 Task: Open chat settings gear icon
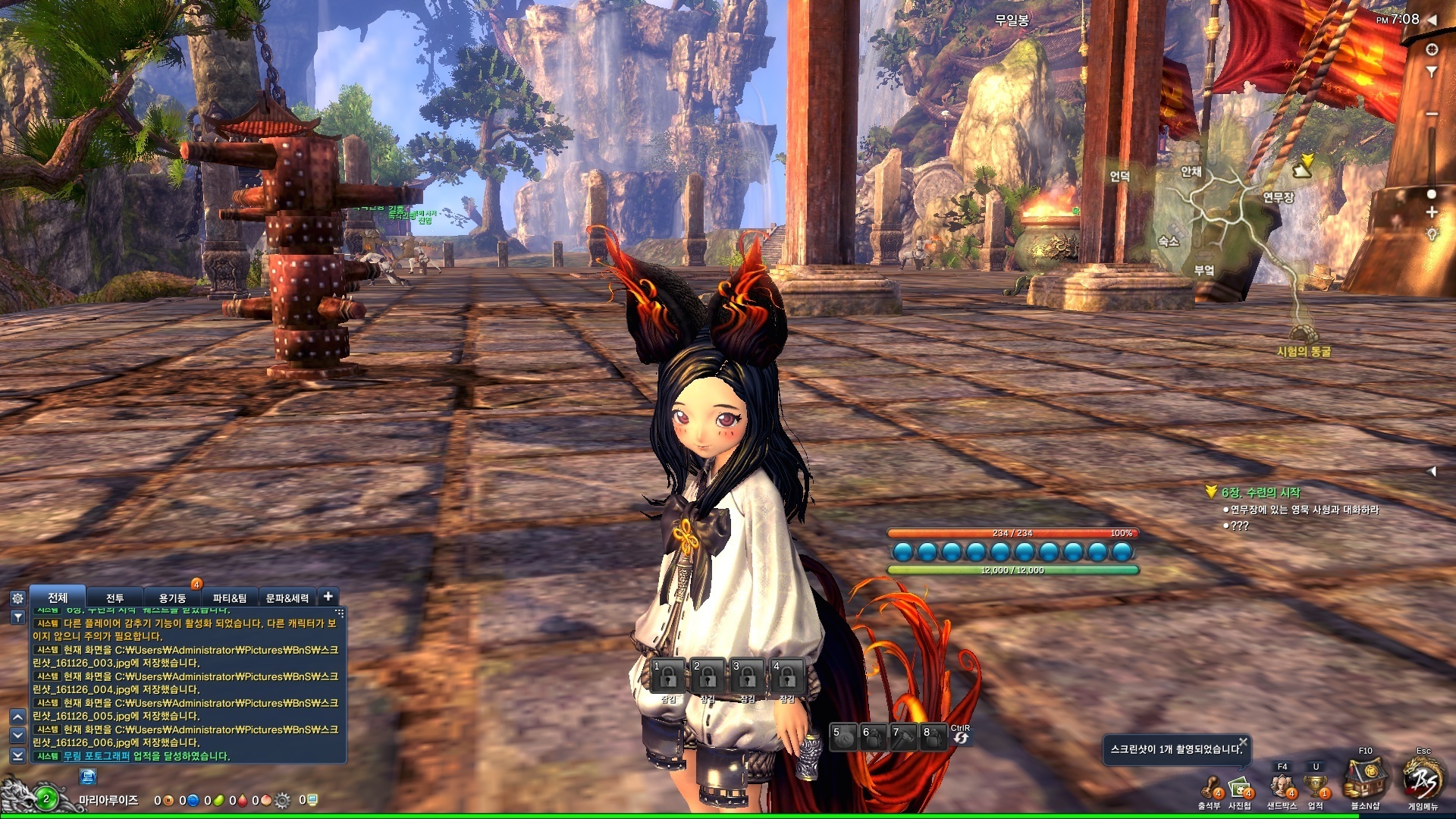[17, 598]
